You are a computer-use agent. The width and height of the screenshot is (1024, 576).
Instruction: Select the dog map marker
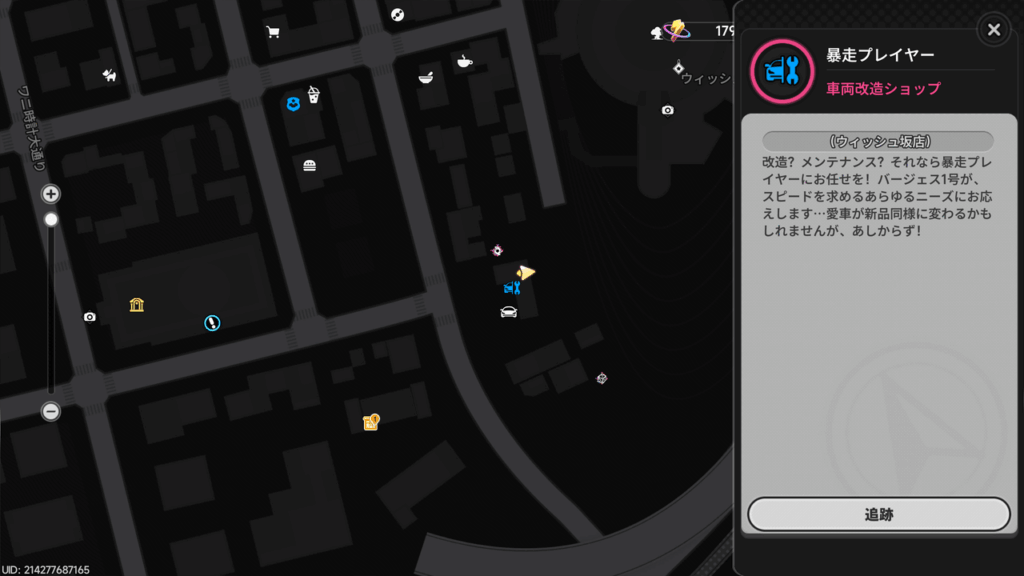(x=109, y=74)
